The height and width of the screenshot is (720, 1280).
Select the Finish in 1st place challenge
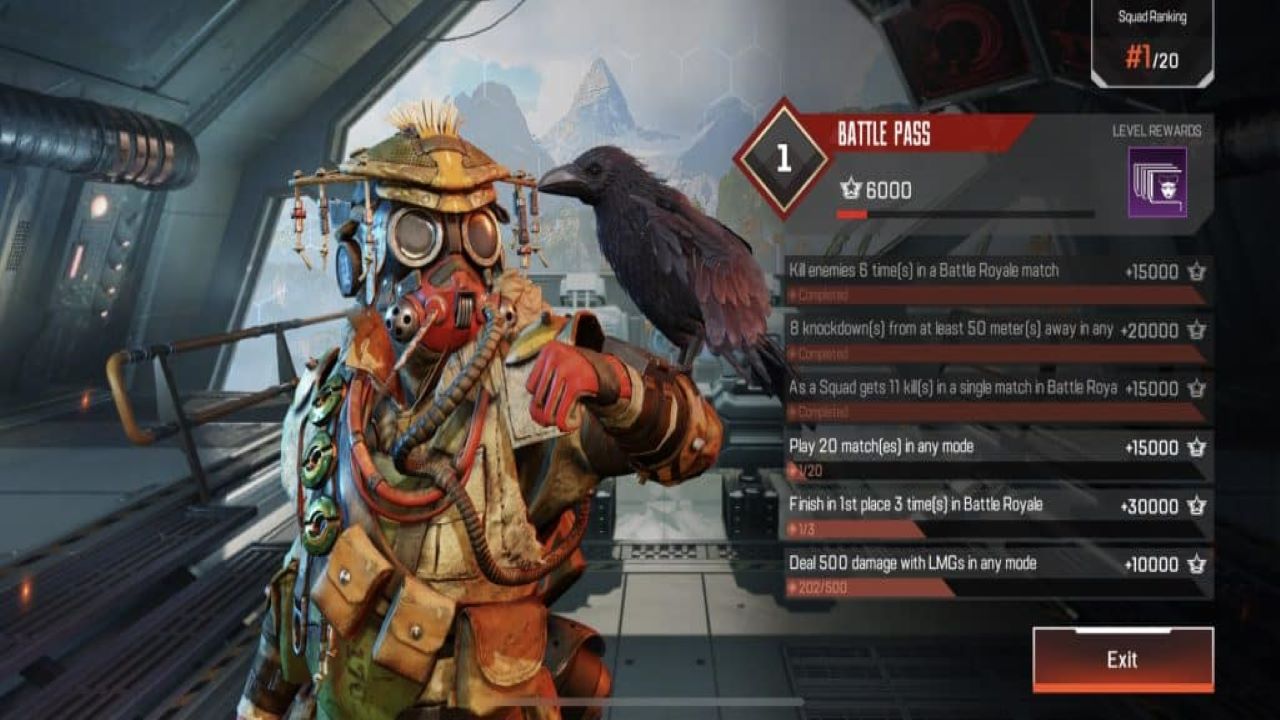[998, 514]
